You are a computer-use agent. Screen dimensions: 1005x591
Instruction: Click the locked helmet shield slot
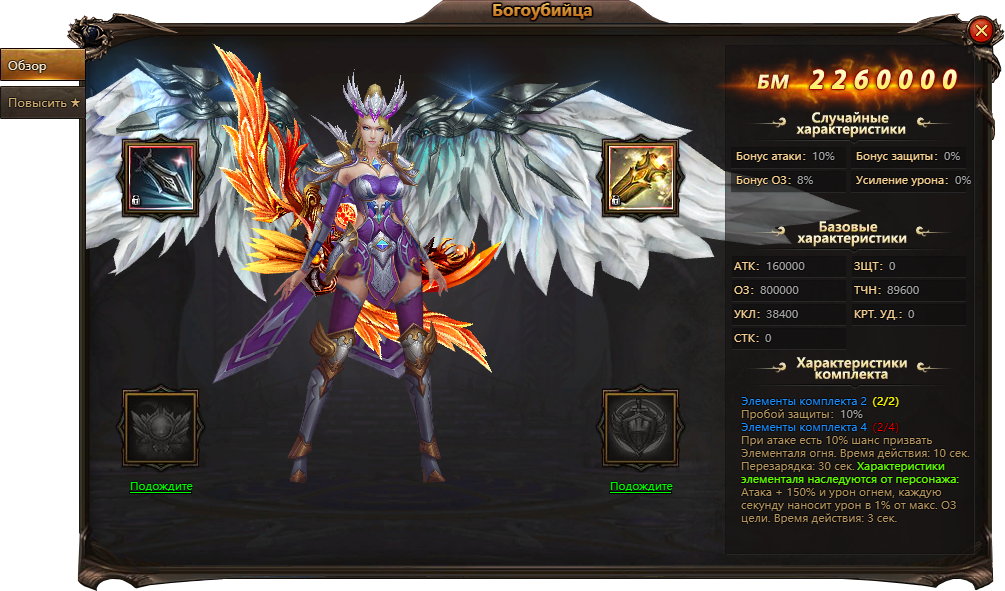coord(641,428)
